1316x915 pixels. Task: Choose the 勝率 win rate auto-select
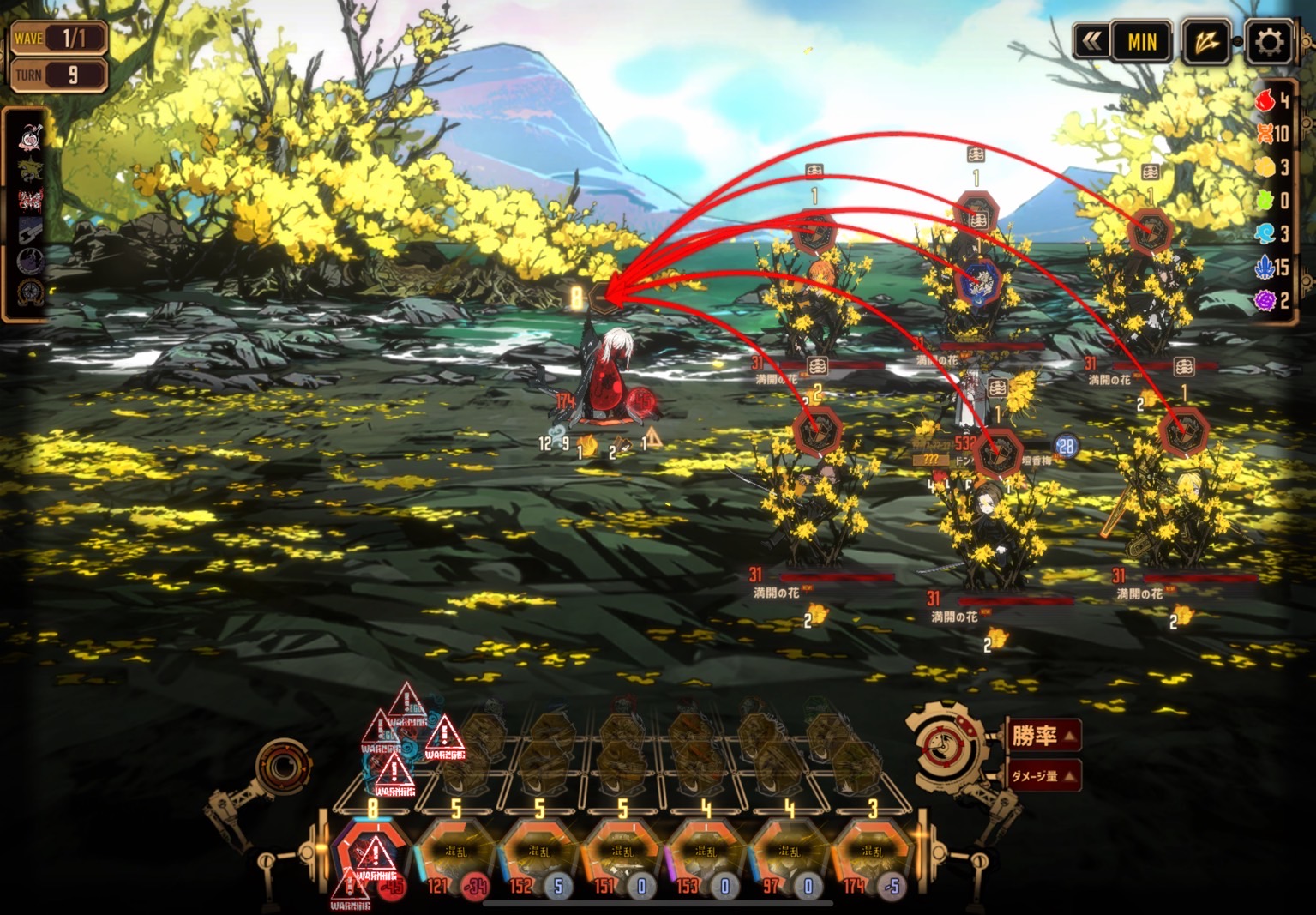1043,736
